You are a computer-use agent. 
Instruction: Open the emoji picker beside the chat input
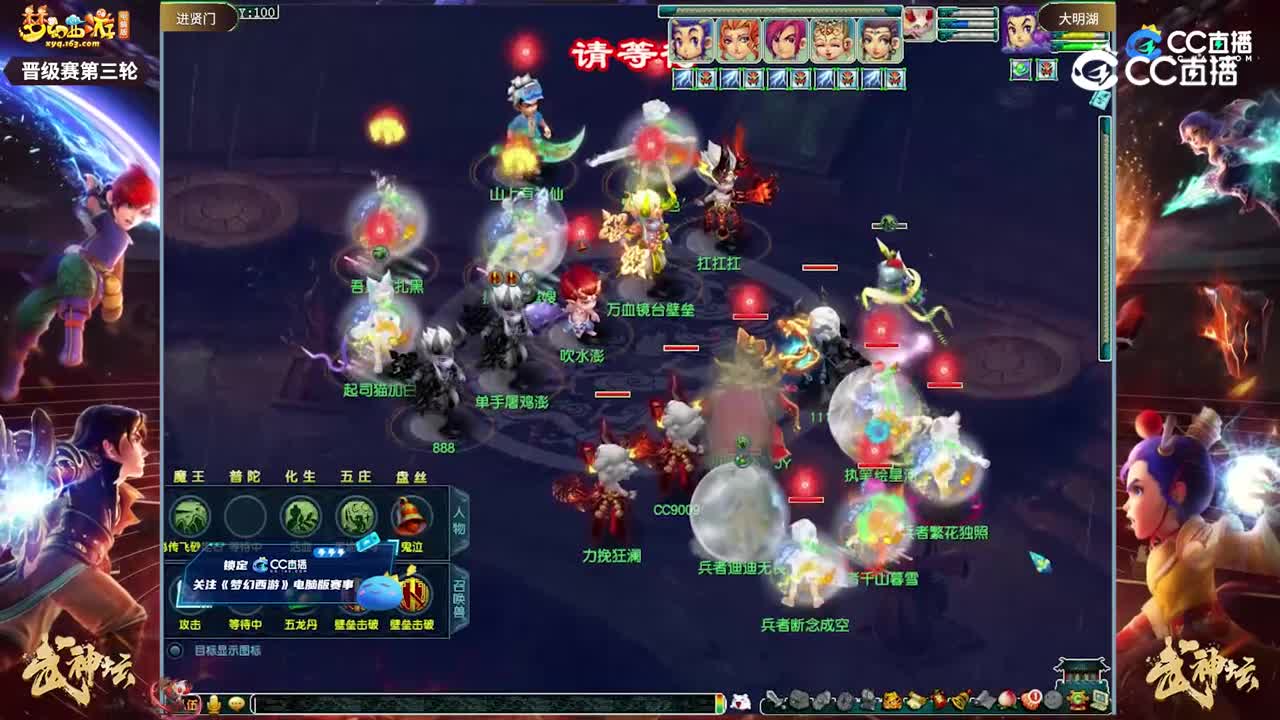click(x=237, y=703)
